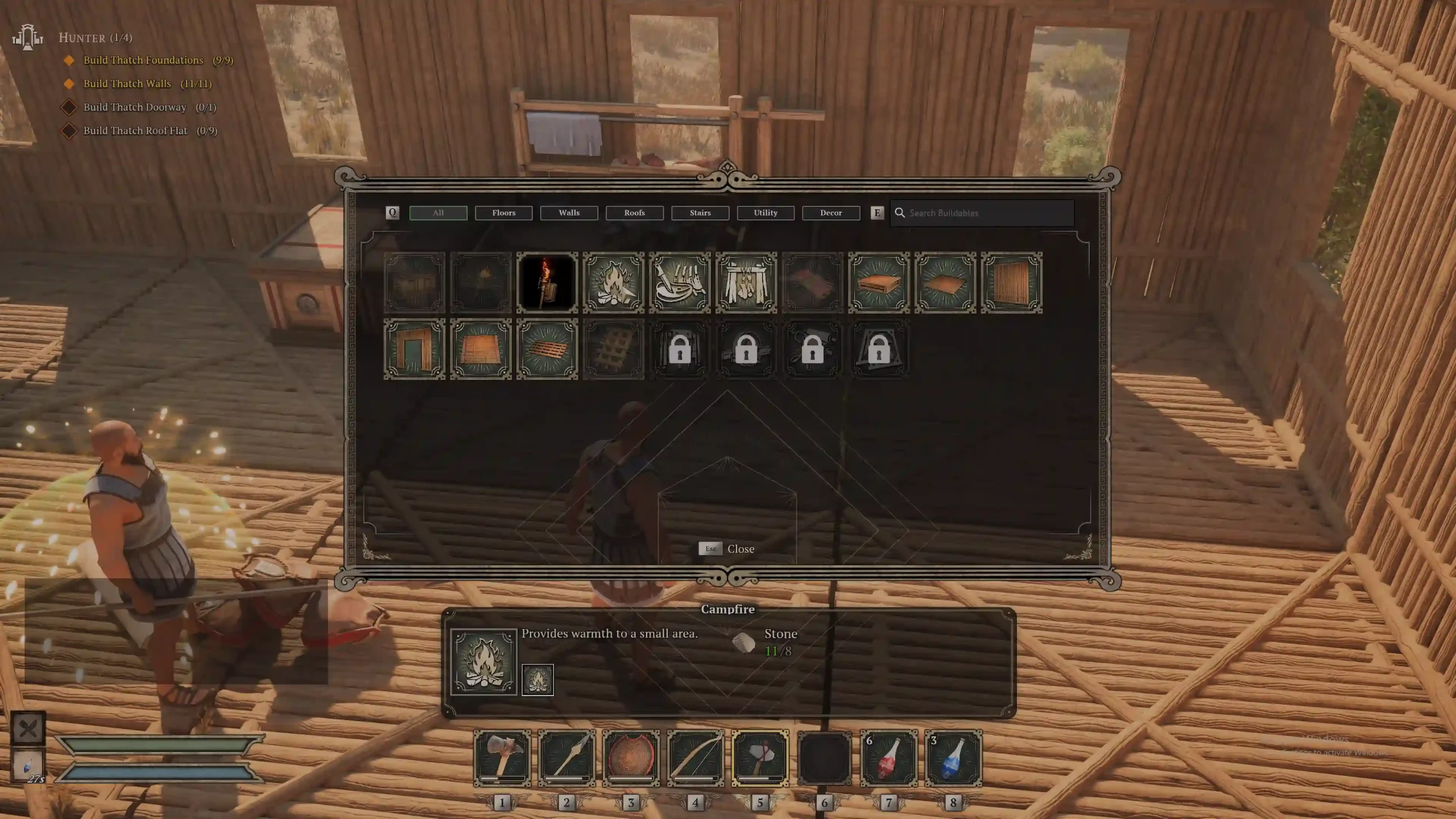The height and width of the screenshot is (819, 1456).
Task: Choose the Decor category tab
Action: pyautogui.click(x=831, y=213)
